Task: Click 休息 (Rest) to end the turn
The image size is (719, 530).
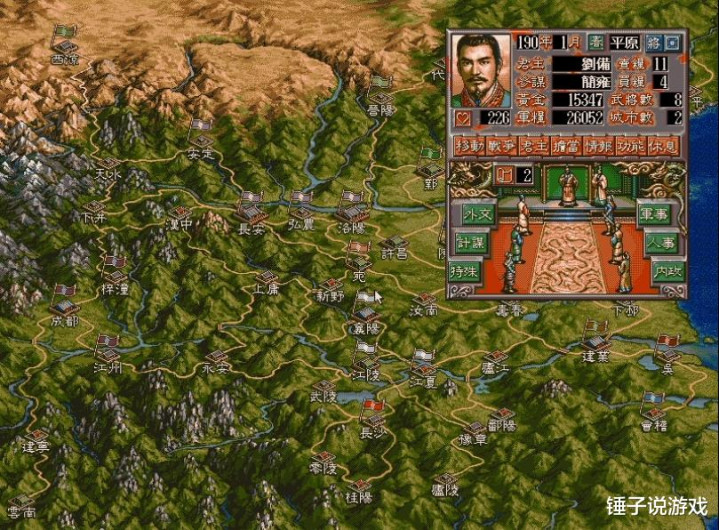Action: 664,146
